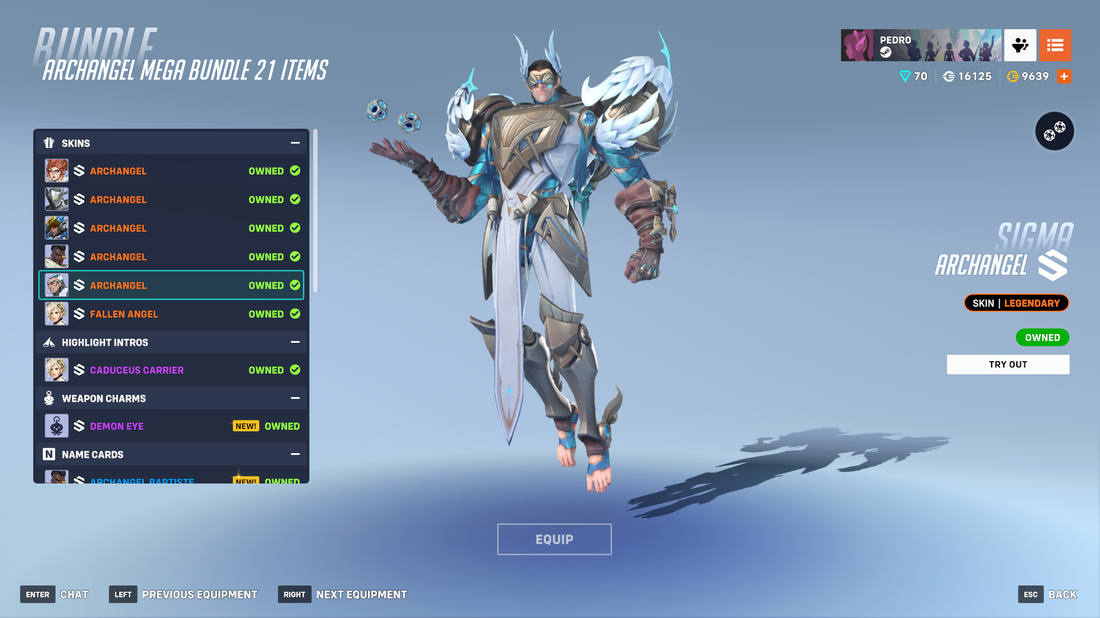
Task: Collapse the Skins section
Action: pos(295,143)
